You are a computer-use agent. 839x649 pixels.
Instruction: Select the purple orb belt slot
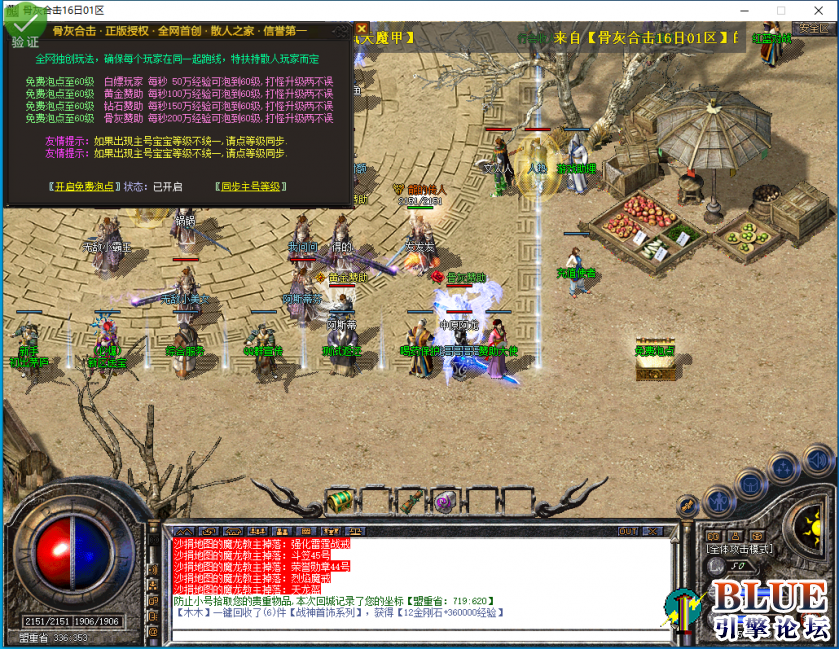click(445, 500)
